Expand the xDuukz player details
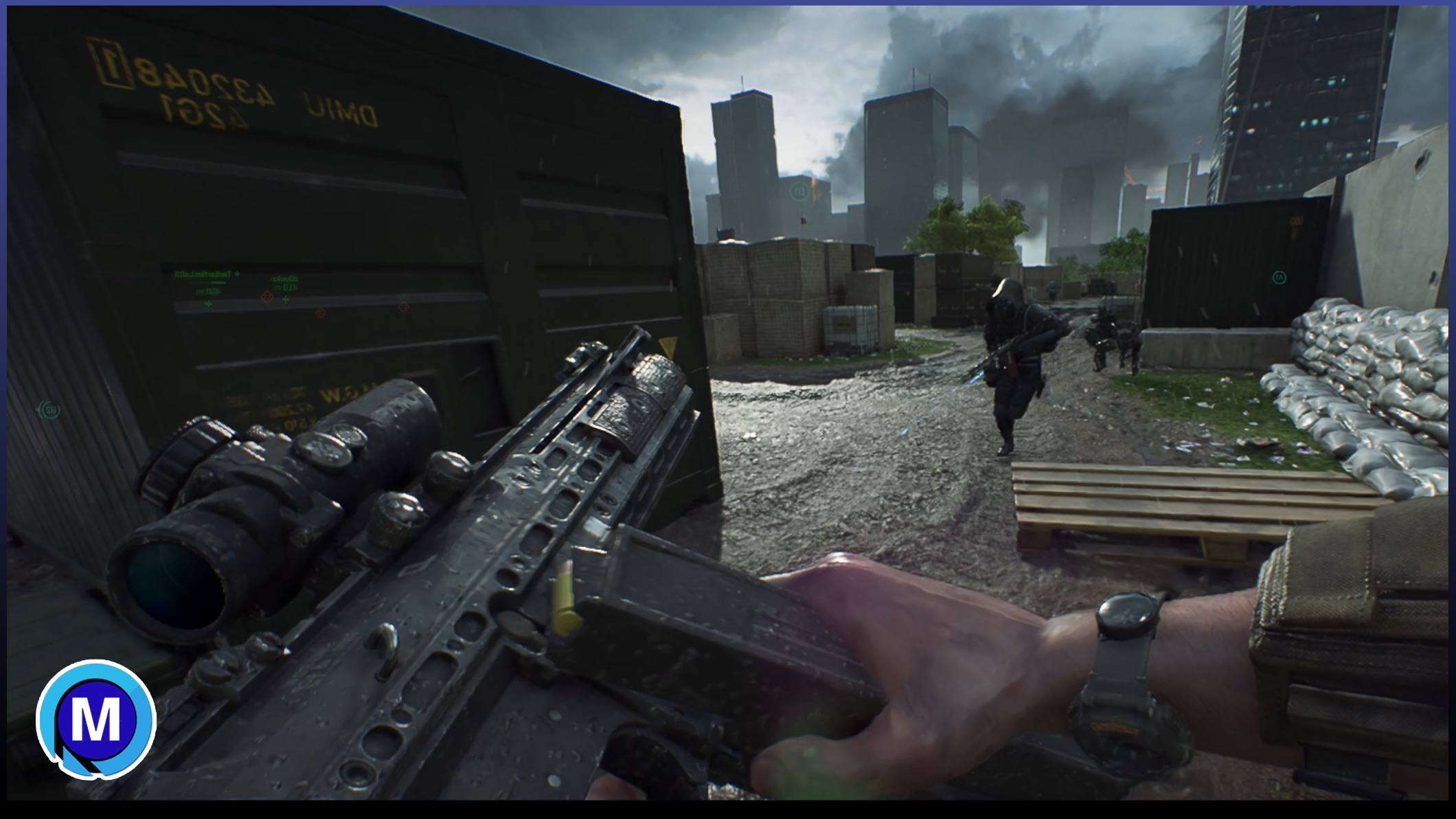The image size is (1456, 819). pyautogui.click(x=285, y=279)
